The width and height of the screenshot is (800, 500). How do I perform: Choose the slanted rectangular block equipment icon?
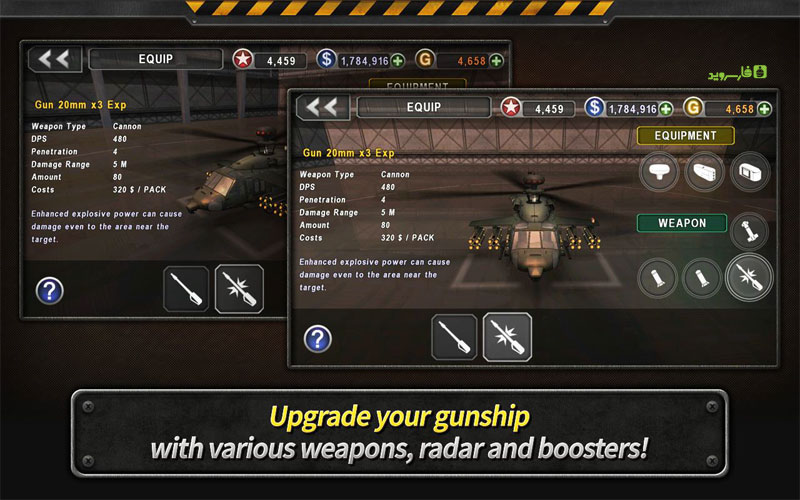pos(705,172)
